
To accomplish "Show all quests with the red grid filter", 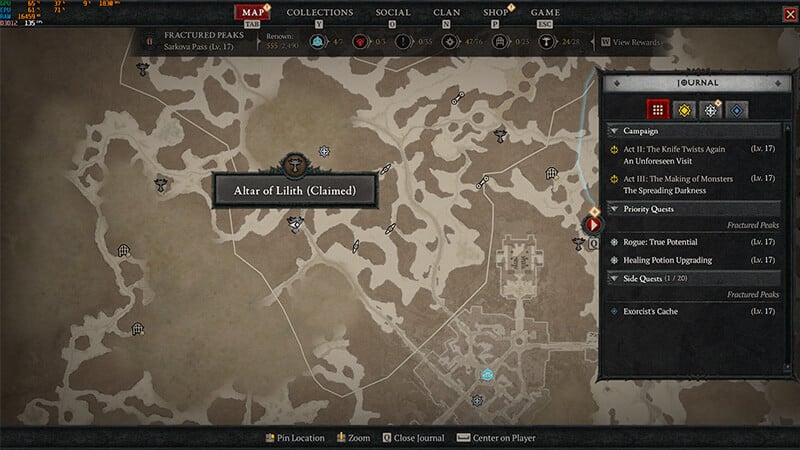I will pos(657,109).
